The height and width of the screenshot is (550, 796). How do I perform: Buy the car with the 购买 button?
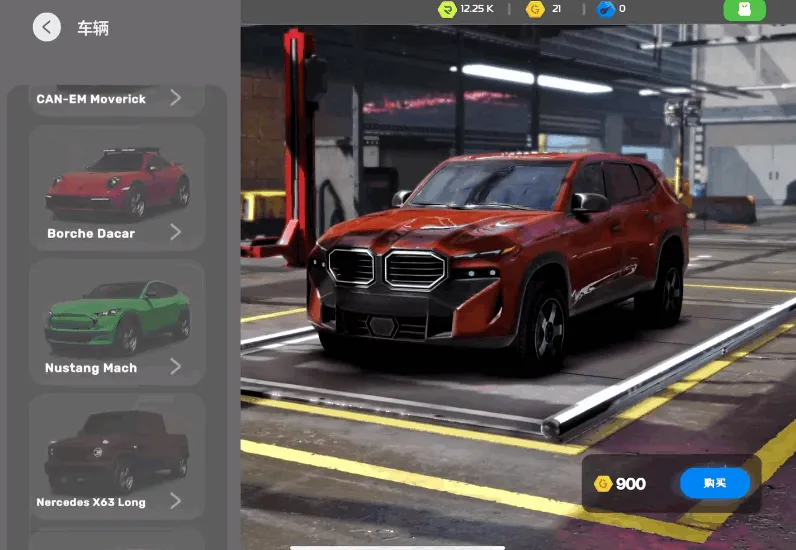[714, 484]
